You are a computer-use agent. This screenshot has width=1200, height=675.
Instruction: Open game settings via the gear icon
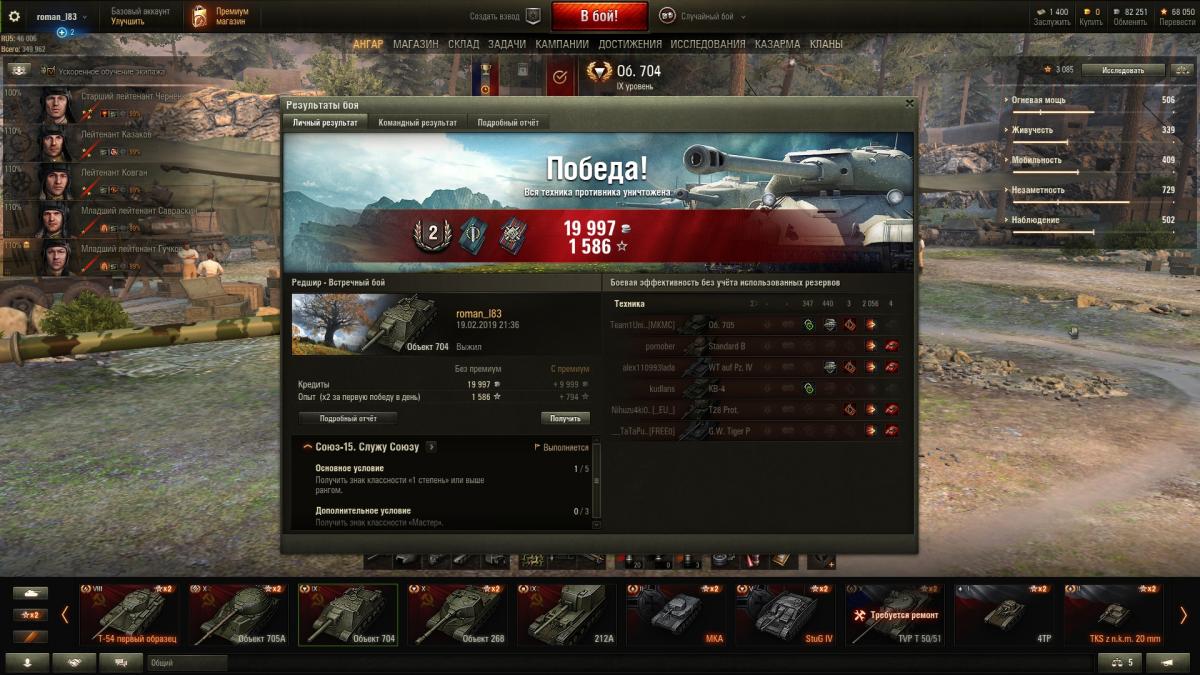(x=14, y=17)
